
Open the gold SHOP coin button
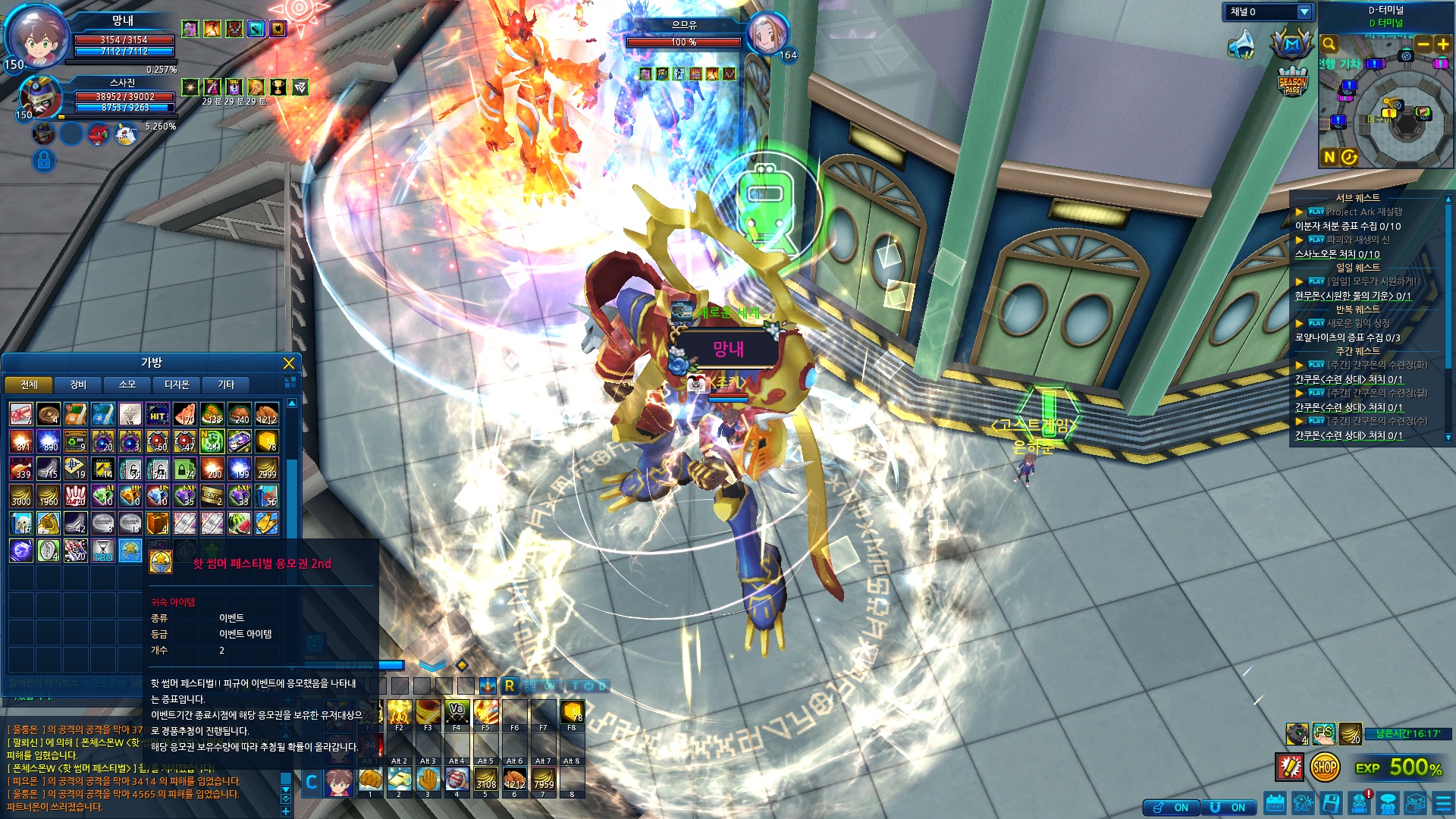coord(1324,767)
